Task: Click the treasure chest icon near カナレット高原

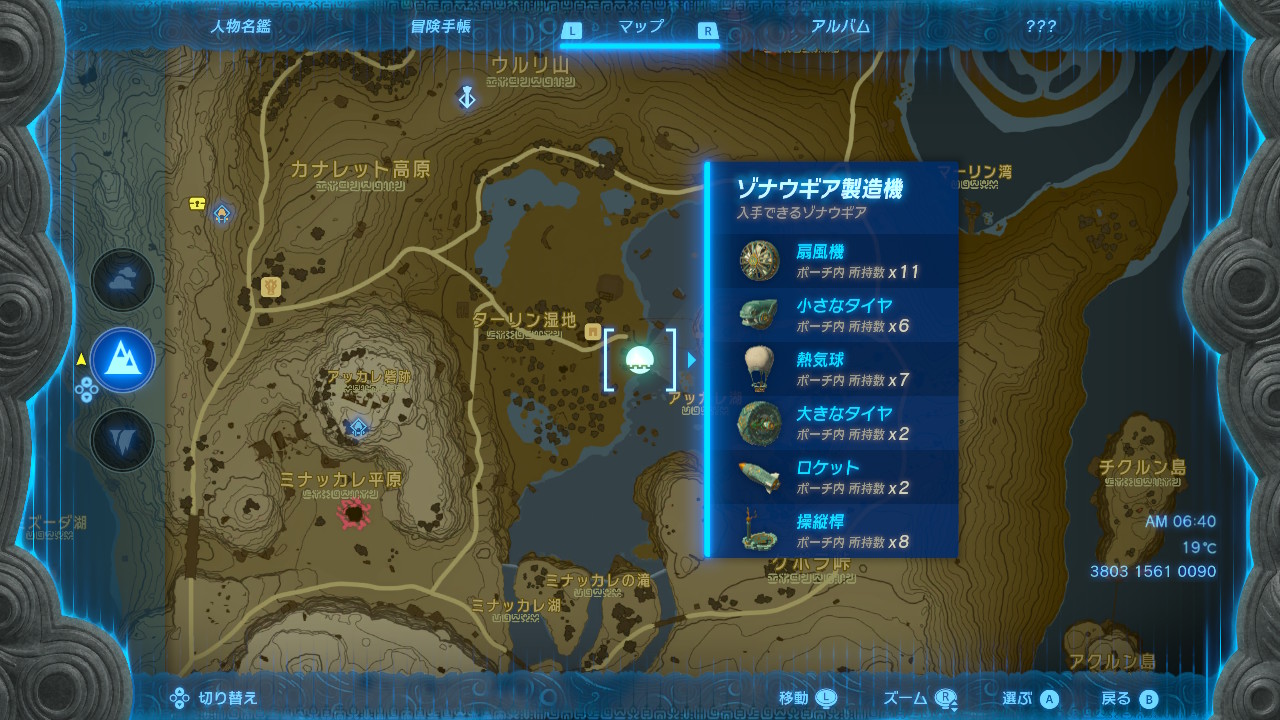Action: (197, 203)
